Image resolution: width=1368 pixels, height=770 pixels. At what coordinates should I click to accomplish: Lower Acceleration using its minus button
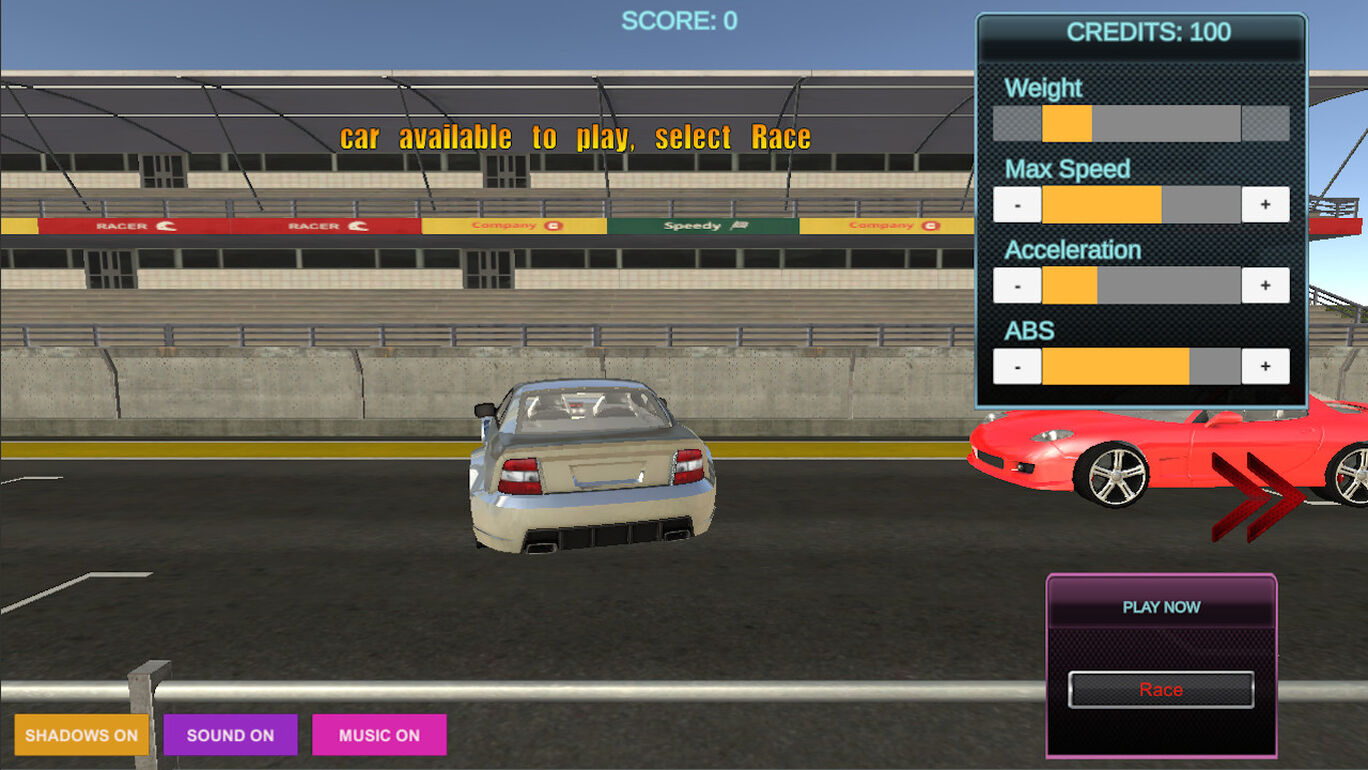(x=1017, y=286)
